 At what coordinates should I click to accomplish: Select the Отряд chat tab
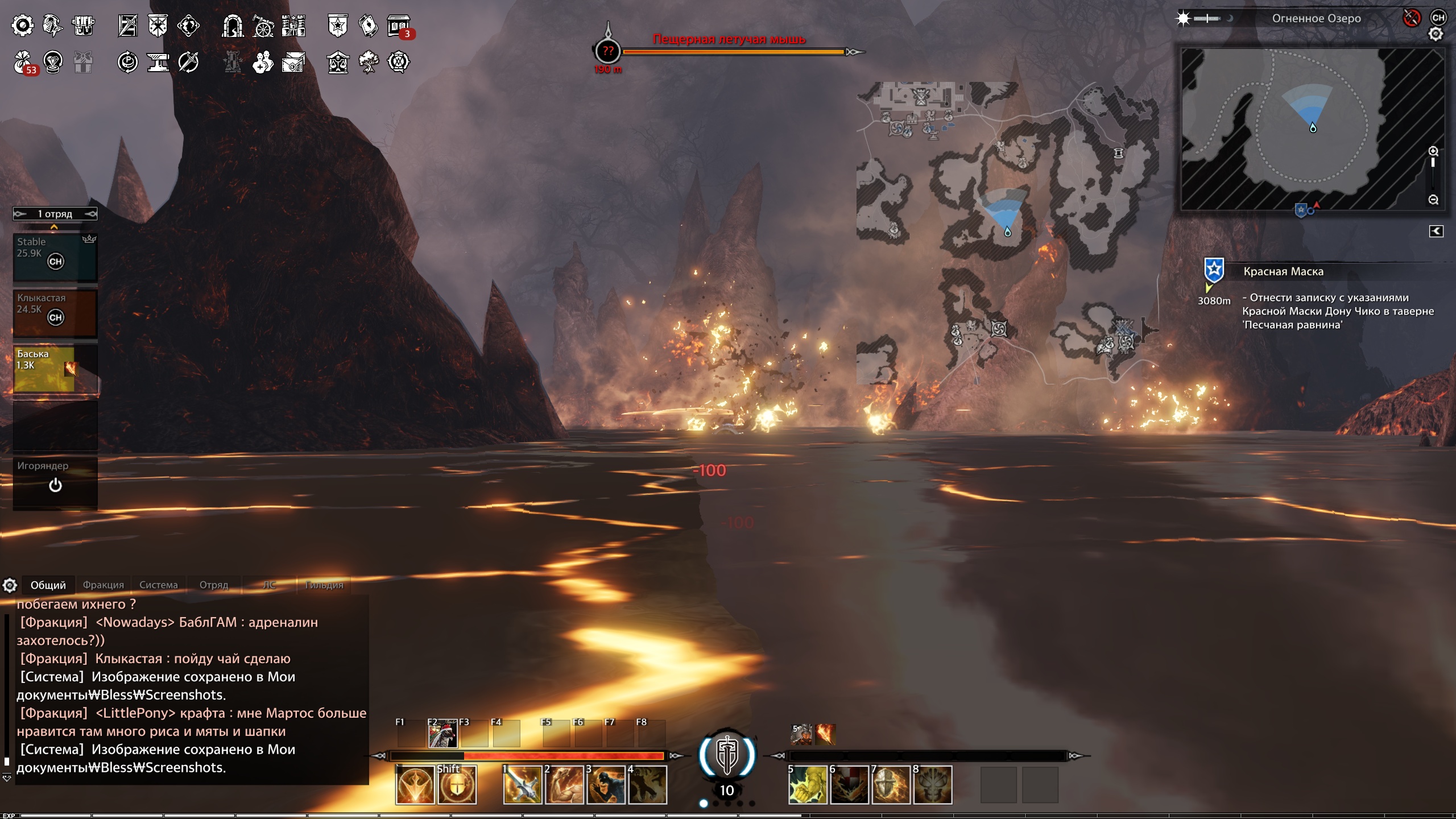tap(213, 585)
